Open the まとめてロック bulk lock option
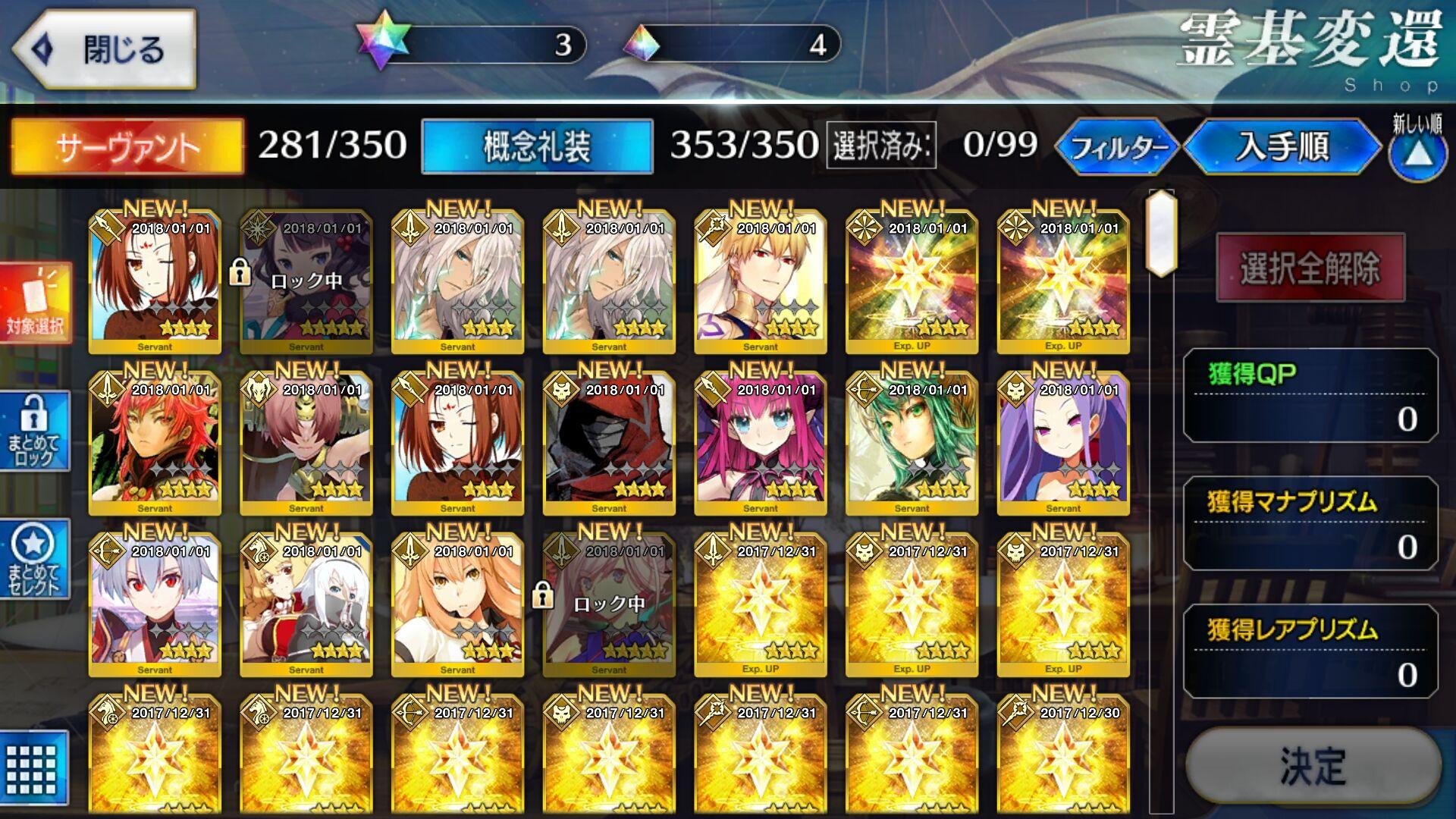This screenshot has width=1456, height=819. [x=34, y=431]
